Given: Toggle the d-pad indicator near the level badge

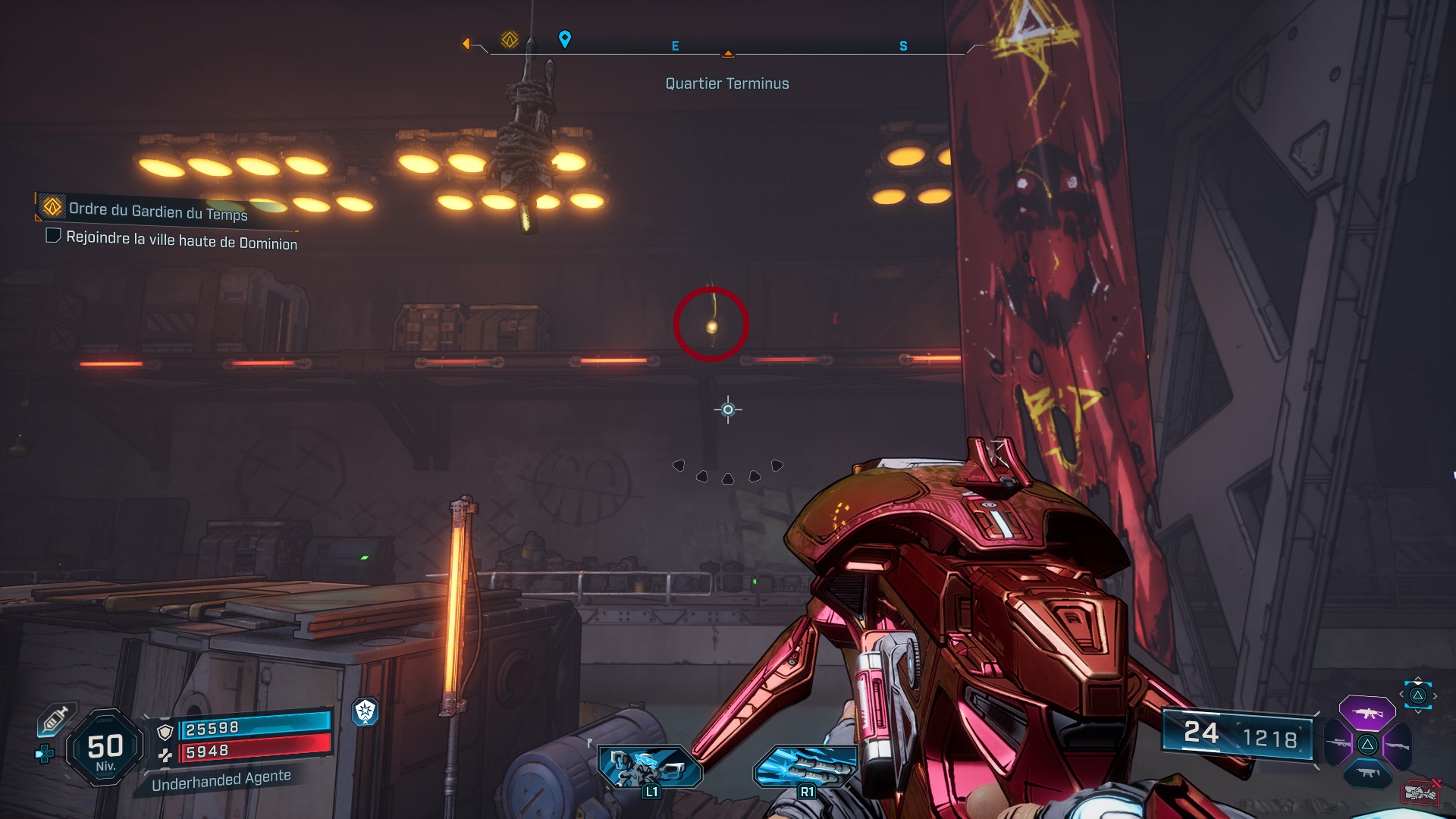Looking at the screenshot, I should click(x=44, y=754).
